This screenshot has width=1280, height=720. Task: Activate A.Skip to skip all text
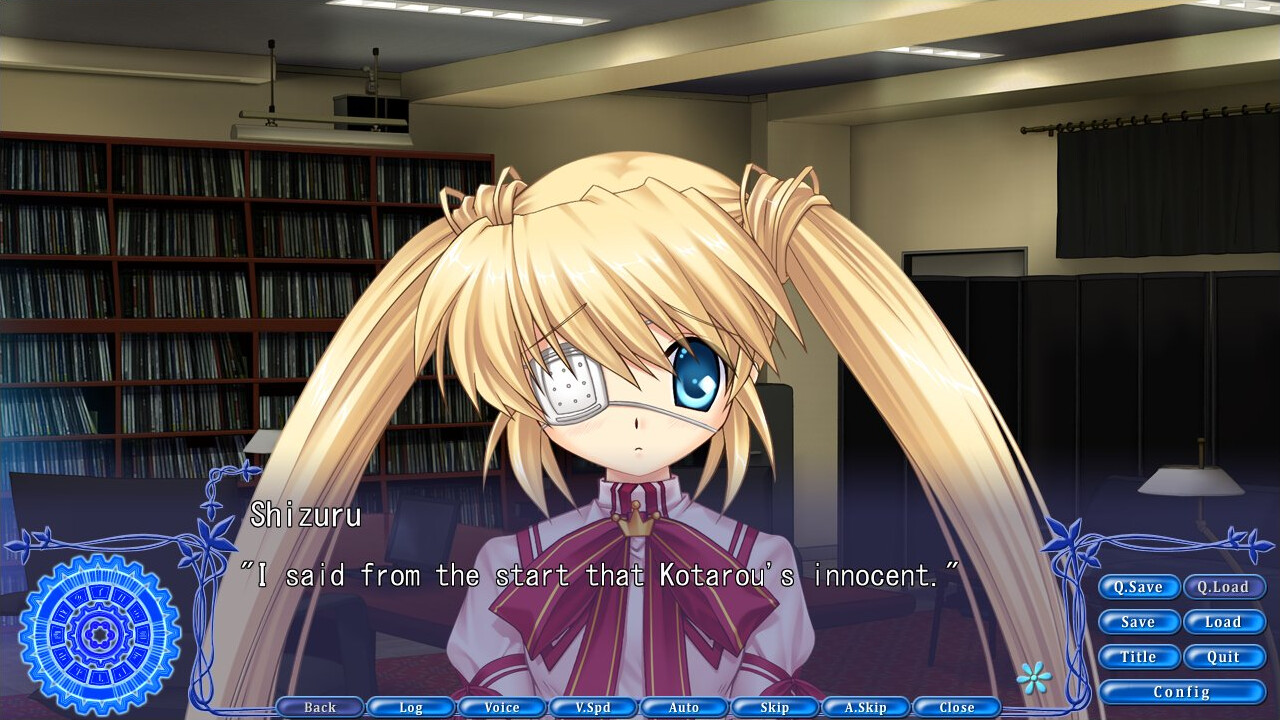tap(866, 707)
